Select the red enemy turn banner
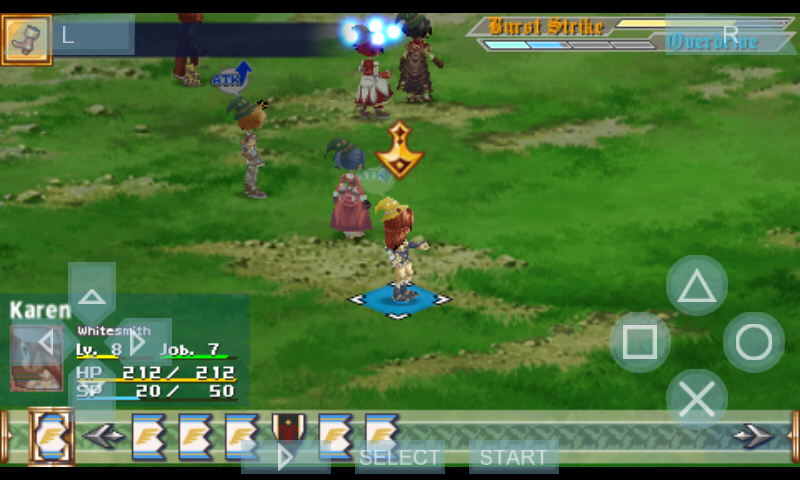This screenshot has width=800, height=480. point(289,435)
